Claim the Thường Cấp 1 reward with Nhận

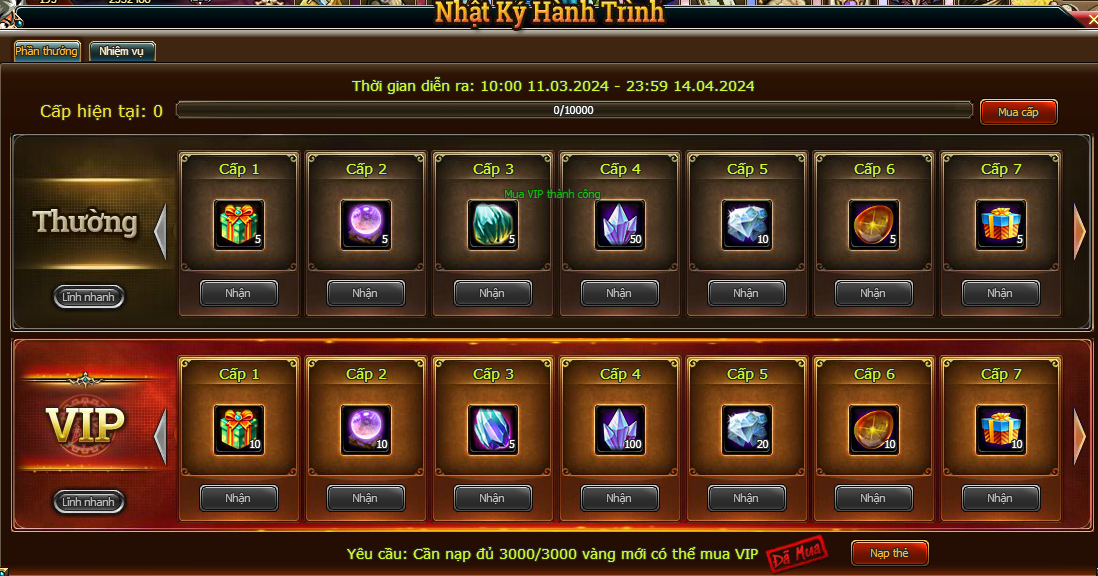(238, 293)
